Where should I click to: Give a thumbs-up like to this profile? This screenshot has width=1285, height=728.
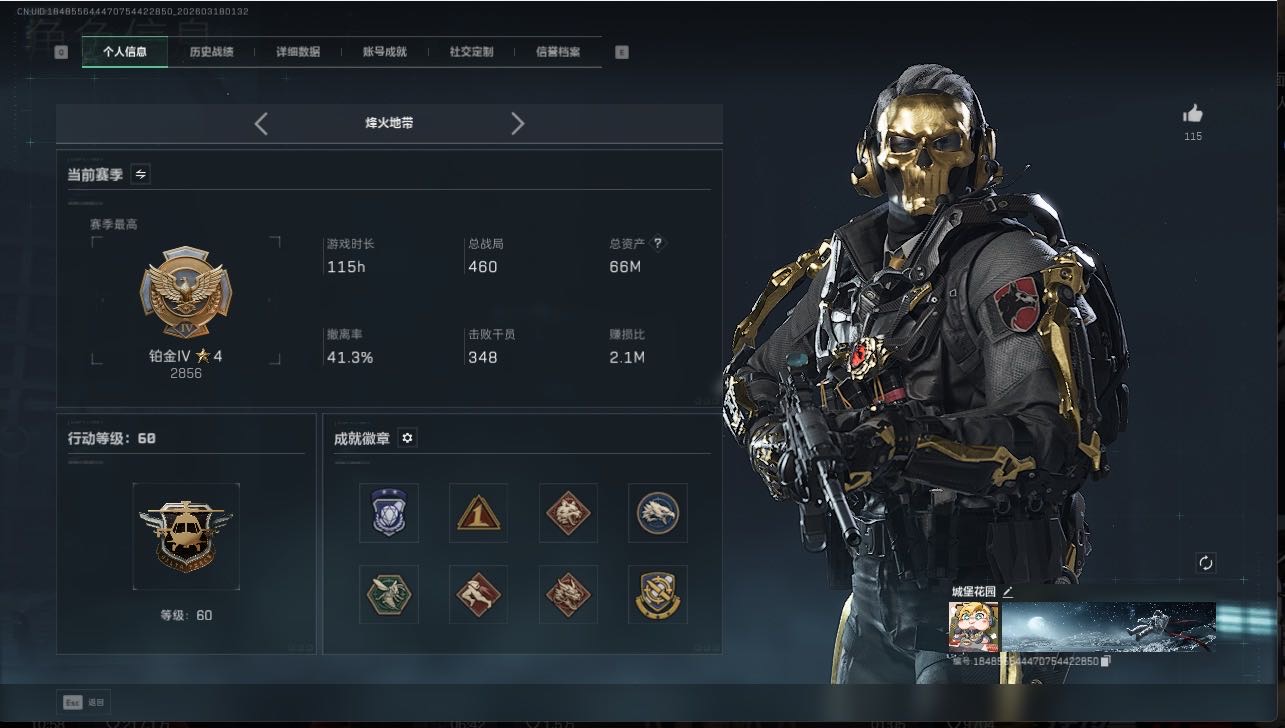[1192, 115]
